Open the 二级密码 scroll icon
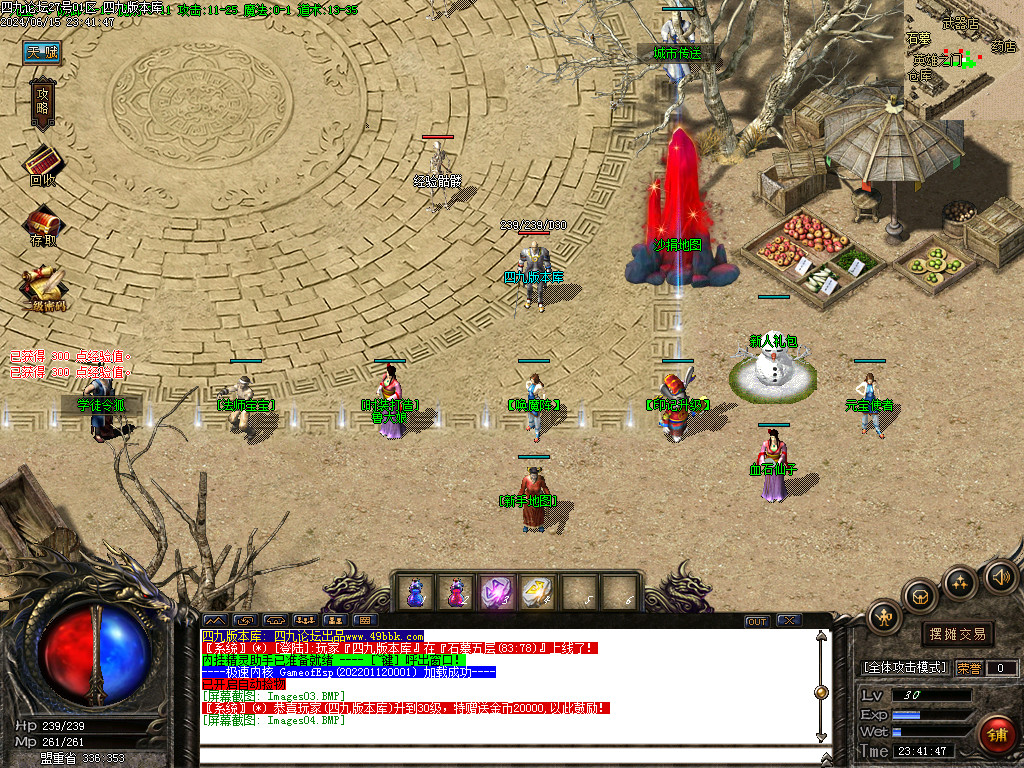Image resolution: width=1024 pixels, height=768 pixels. pyautogui.click(x=43, y=286)
